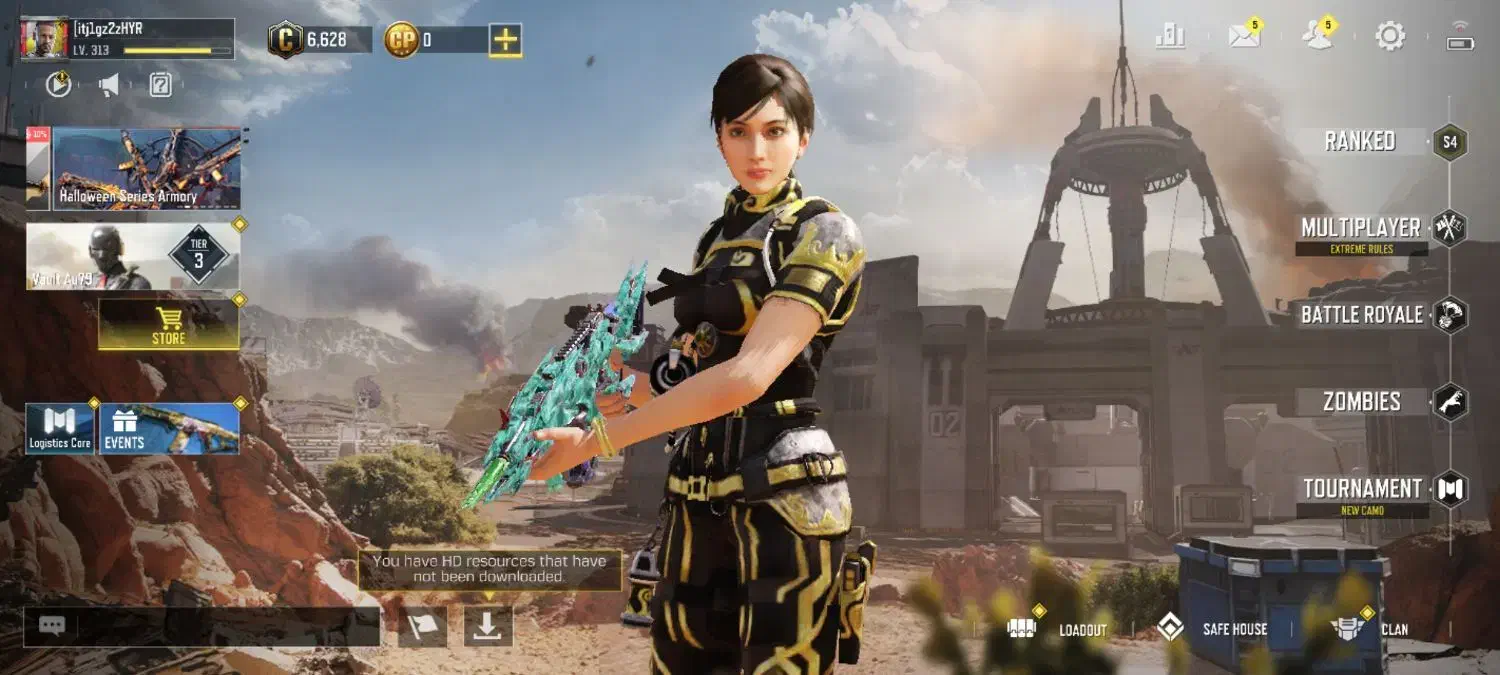Open the Ranked mode
1500x675 pixels.
tap(1360, 141)
